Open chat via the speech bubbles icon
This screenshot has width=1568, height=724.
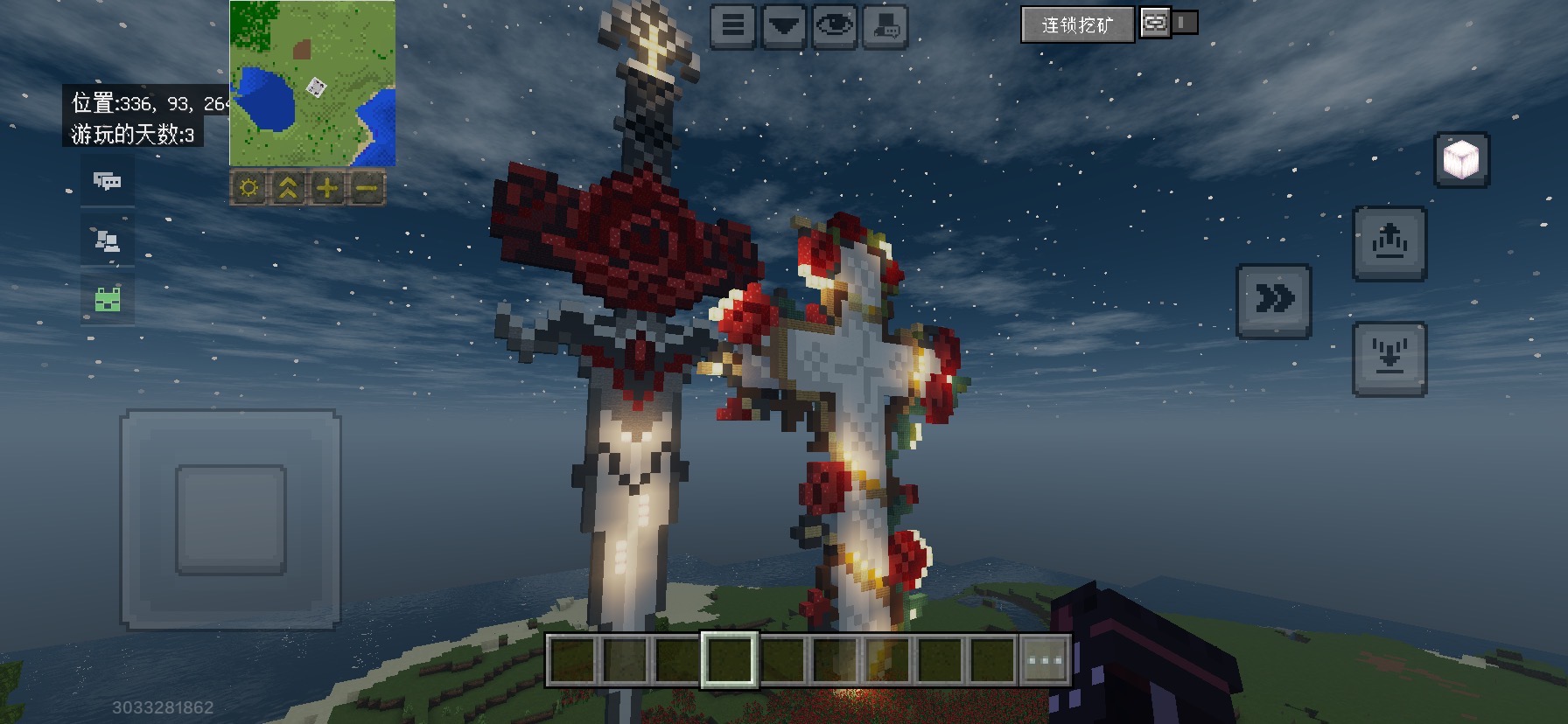pos(108,181)
